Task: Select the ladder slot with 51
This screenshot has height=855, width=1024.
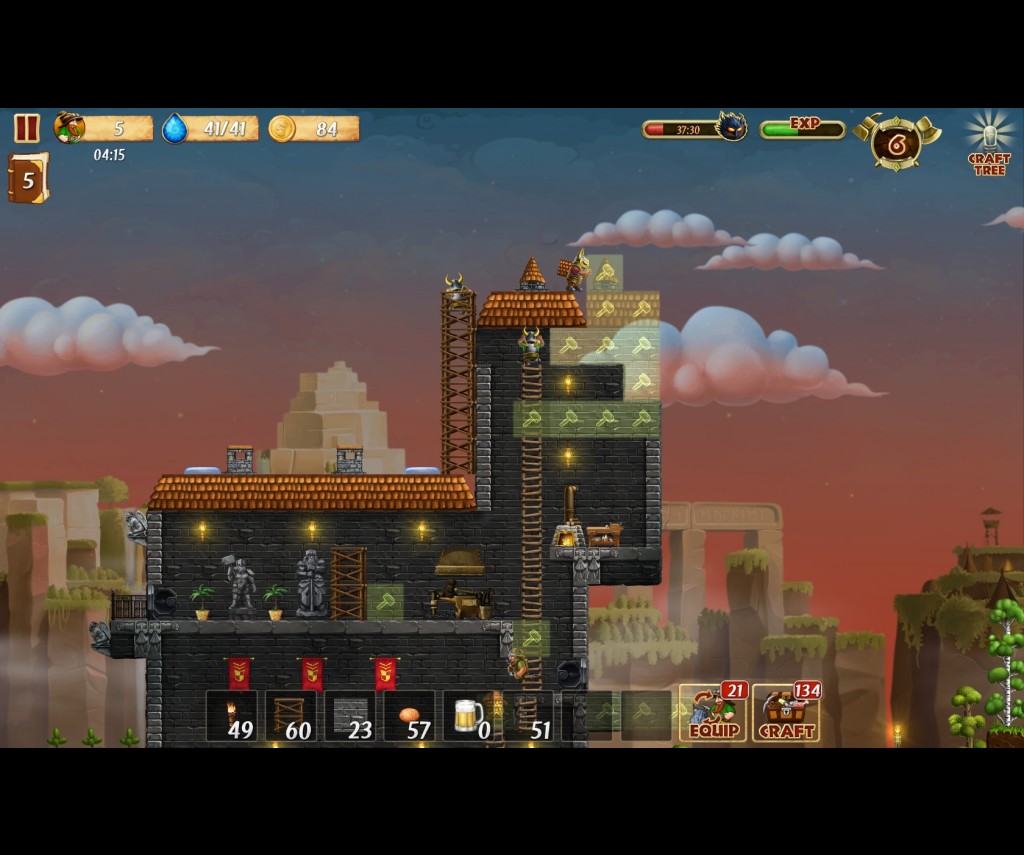Action: pos(528,716)
